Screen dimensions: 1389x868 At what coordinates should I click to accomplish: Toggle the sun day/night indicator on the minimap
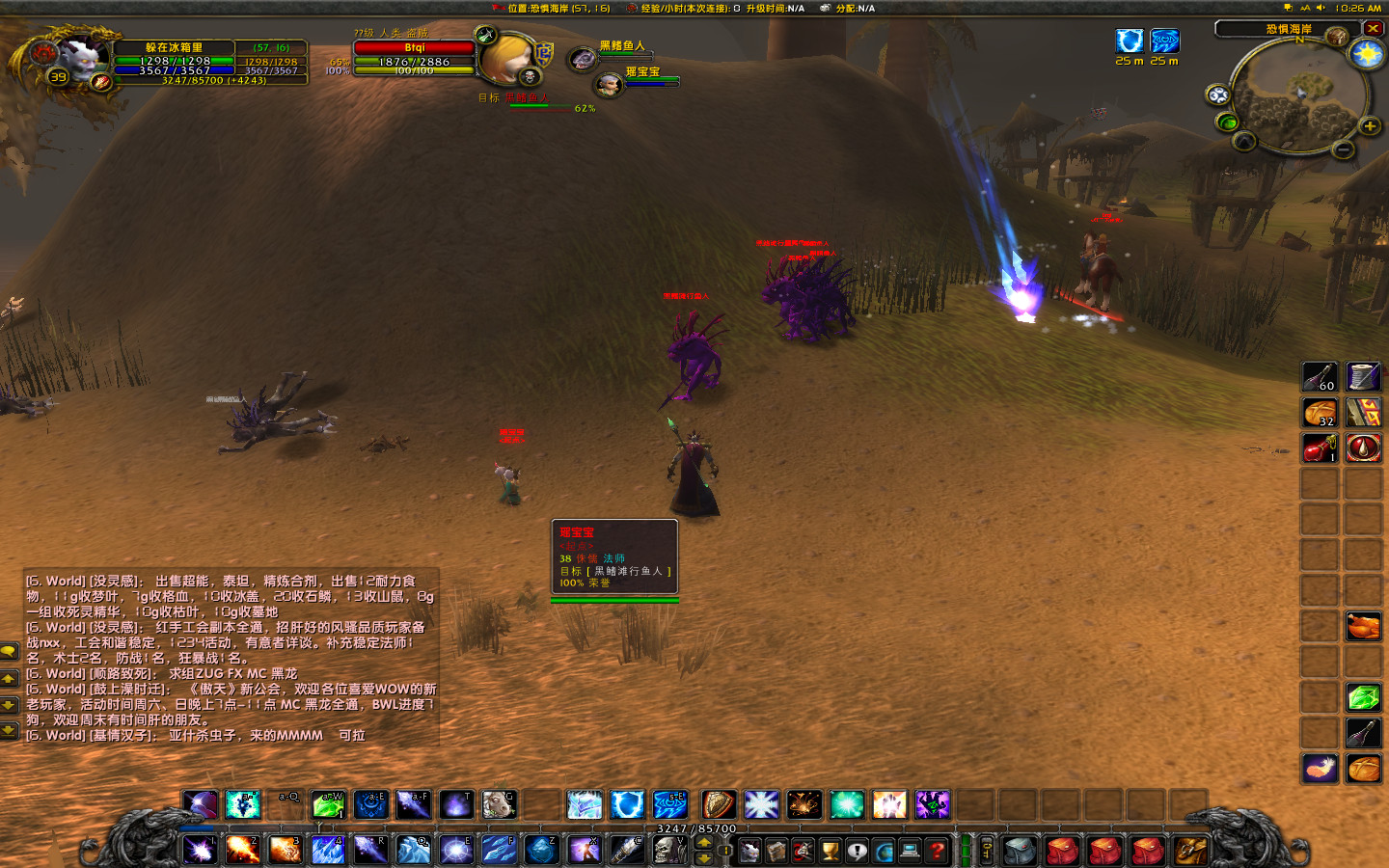(x=1366, y=55)
